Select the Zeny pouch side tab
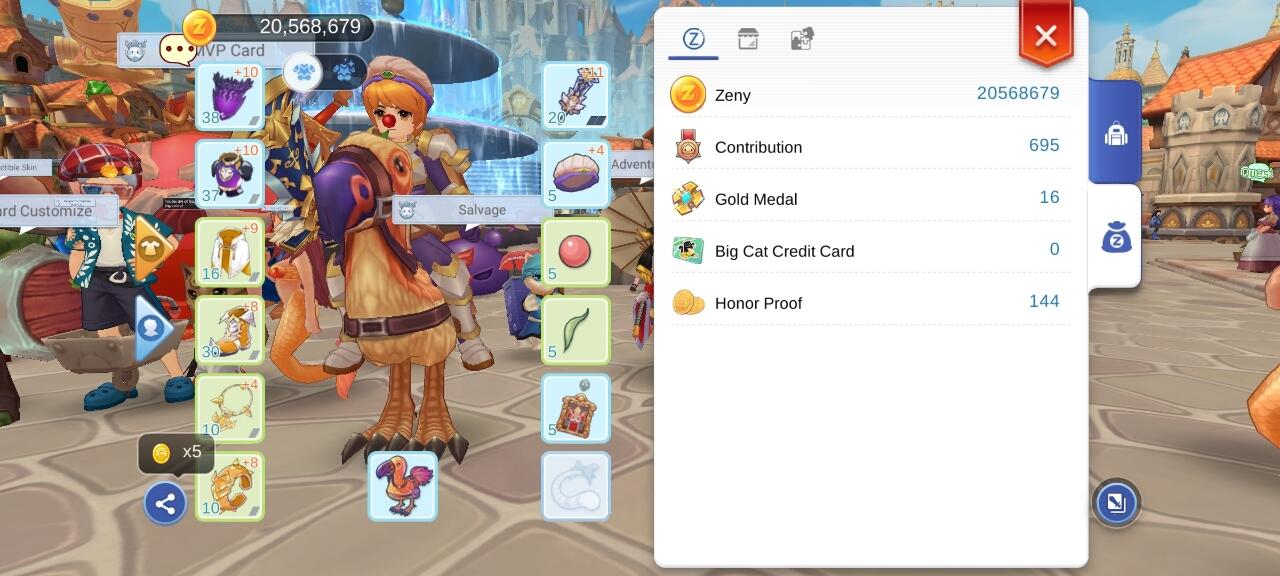1280x576 pixels. pyautogui.click(x=1116, y=237)
